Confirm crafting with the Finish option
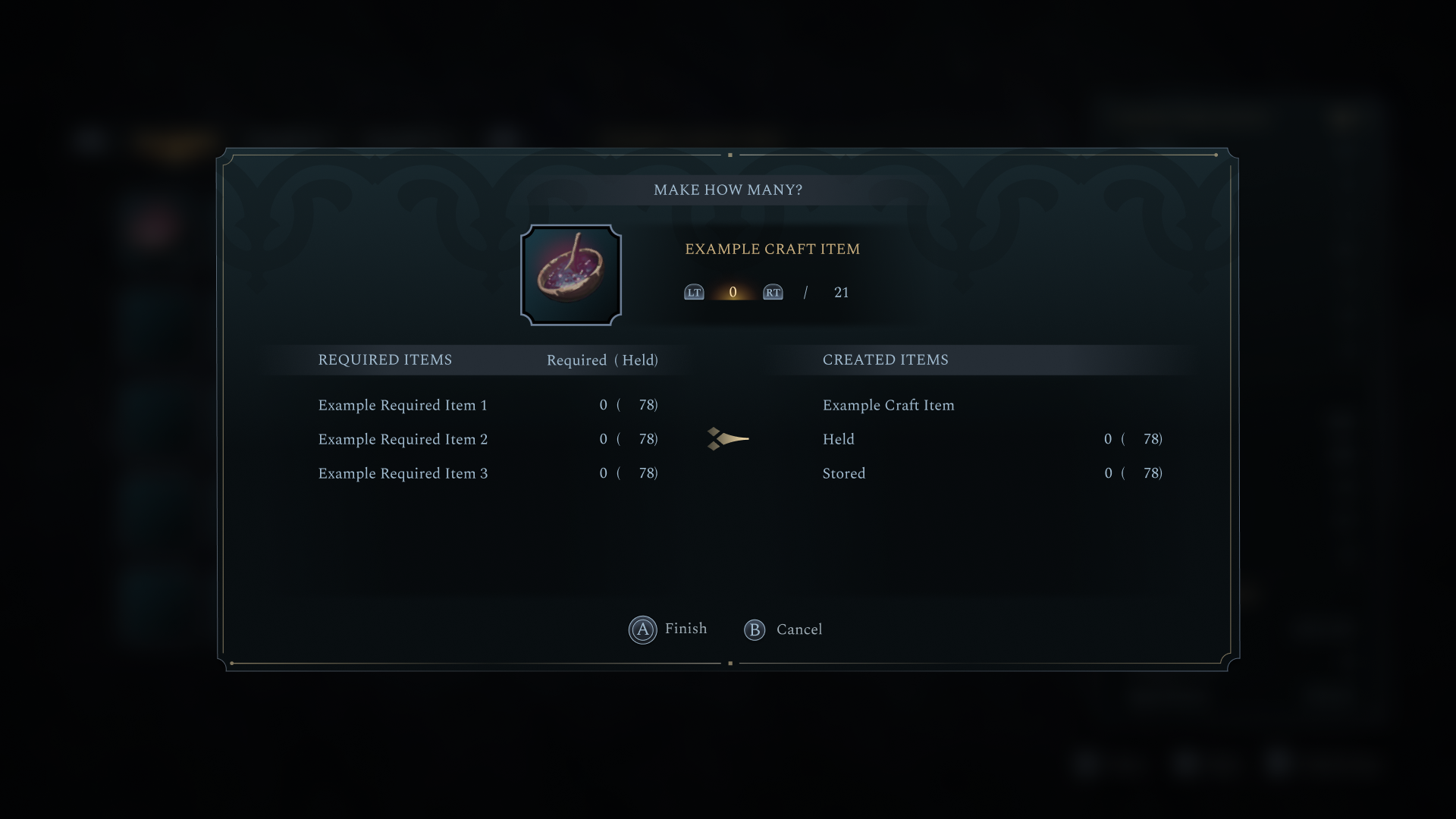This screenshot has height=819, width=1456. (x=668, y=629)
